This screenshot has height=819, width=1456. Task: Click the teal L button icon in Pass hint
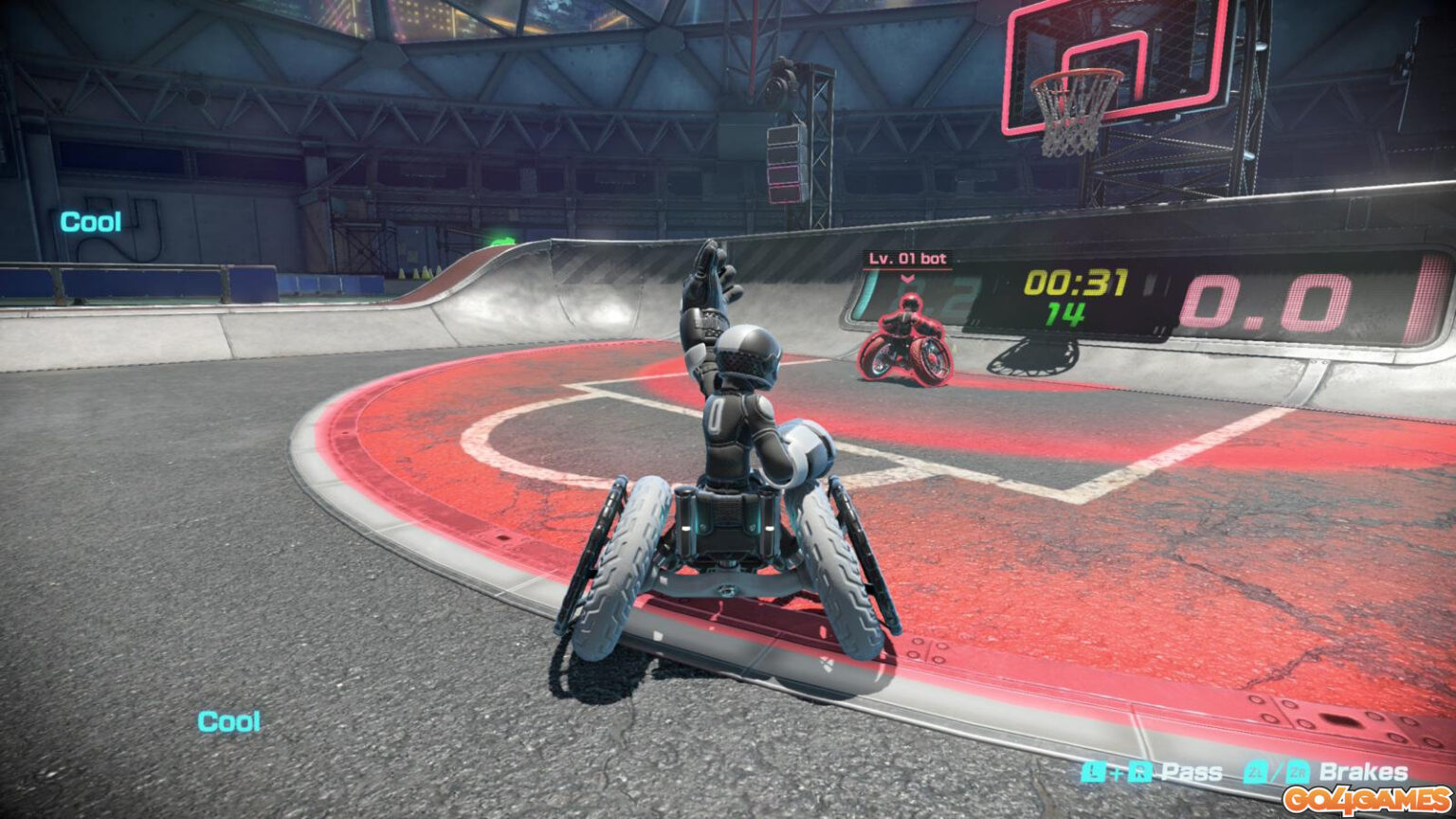click(1094, 773)
